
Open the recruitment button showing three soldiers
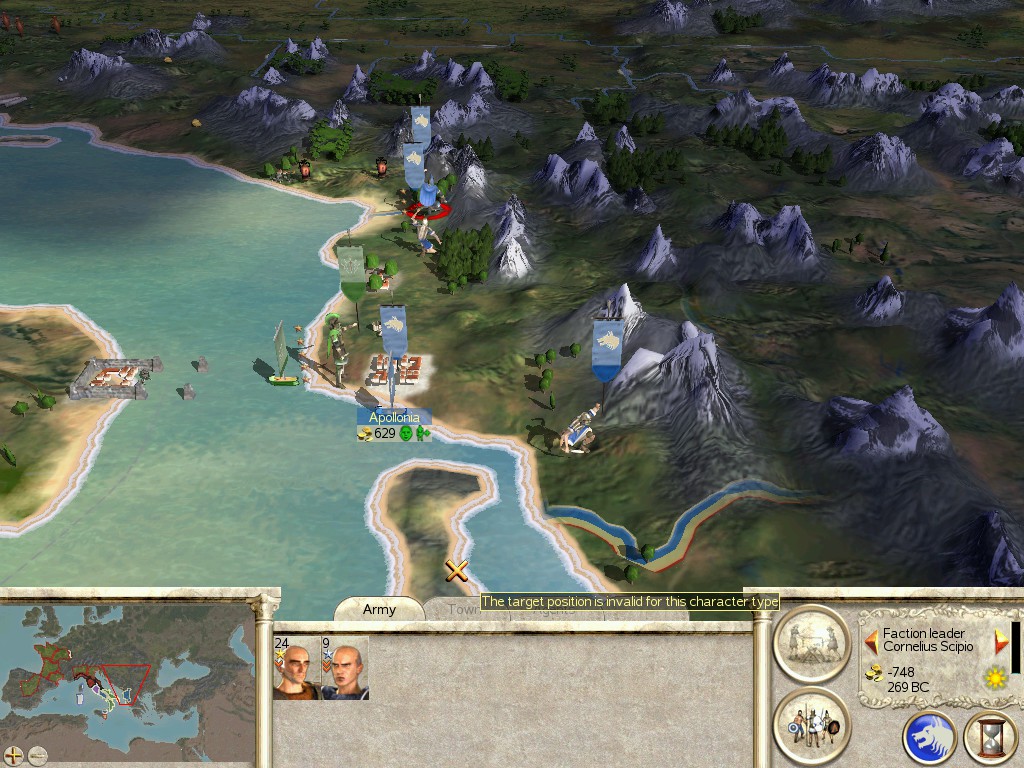[811, 723]
